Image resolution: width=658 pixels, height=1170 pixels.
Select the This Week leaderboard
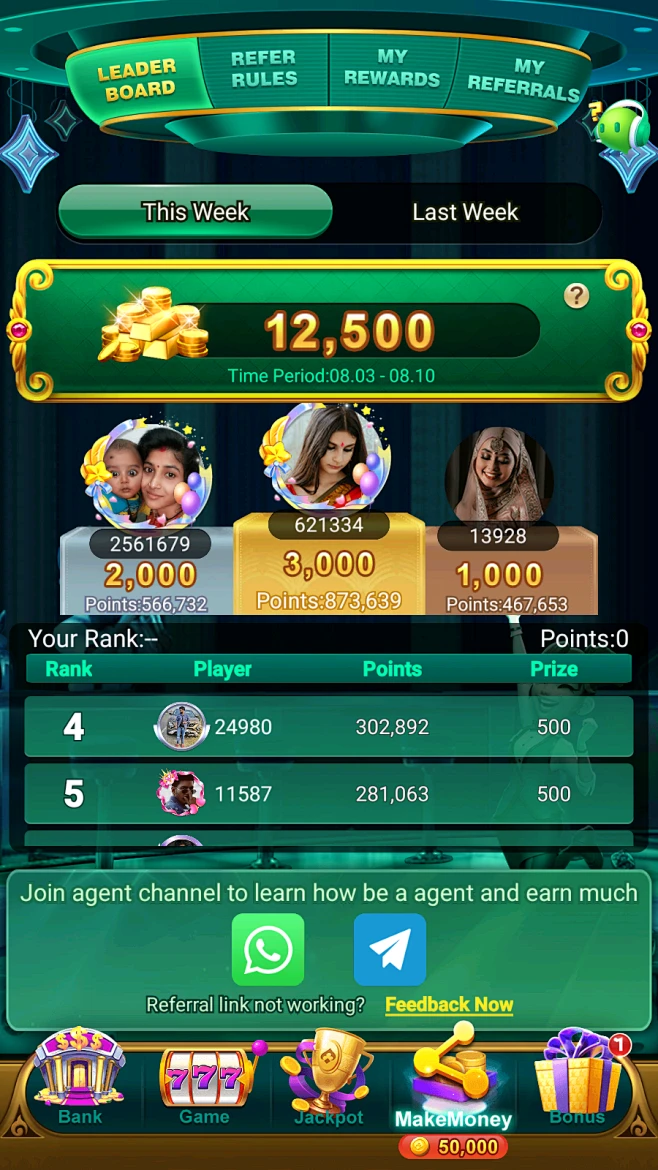pos(195,212)
